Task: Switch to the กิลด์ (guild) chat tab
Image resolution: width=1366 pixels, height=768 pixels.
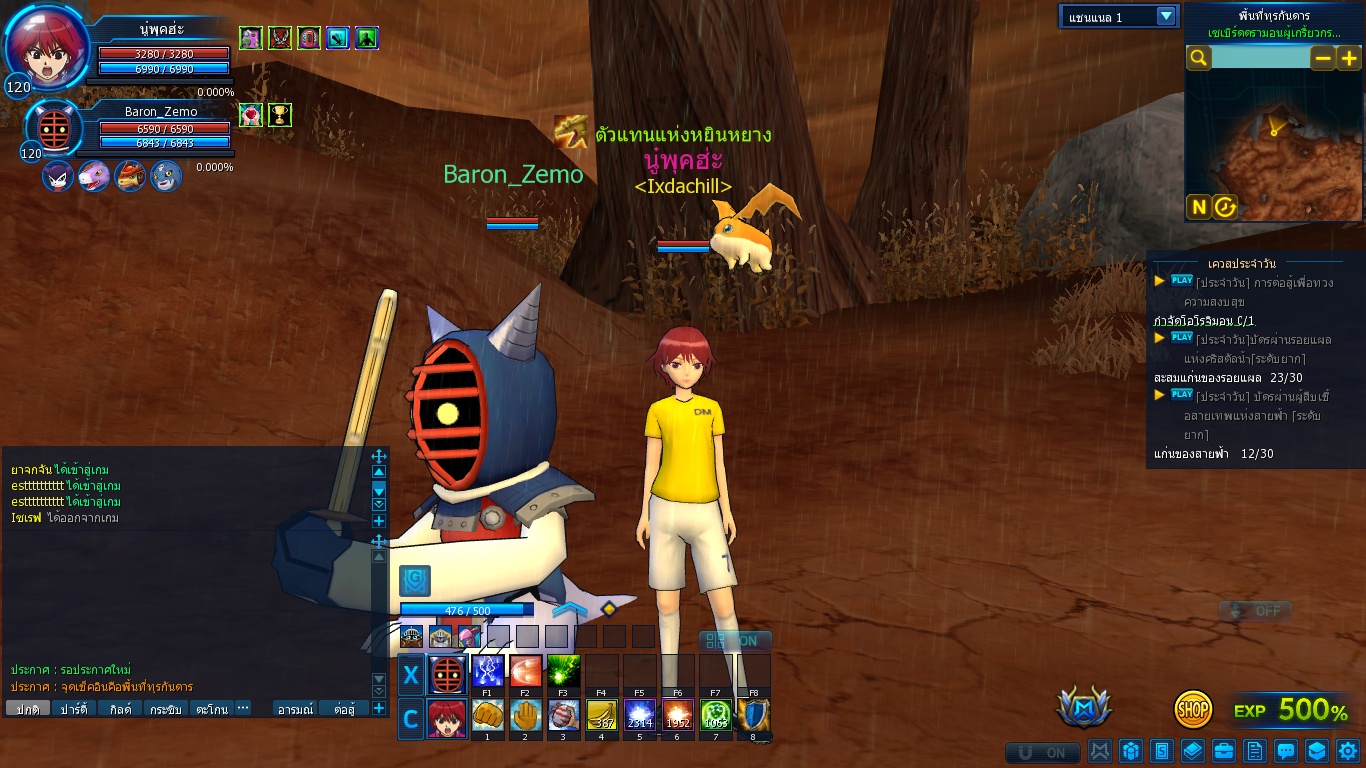Action: [120, 709]
